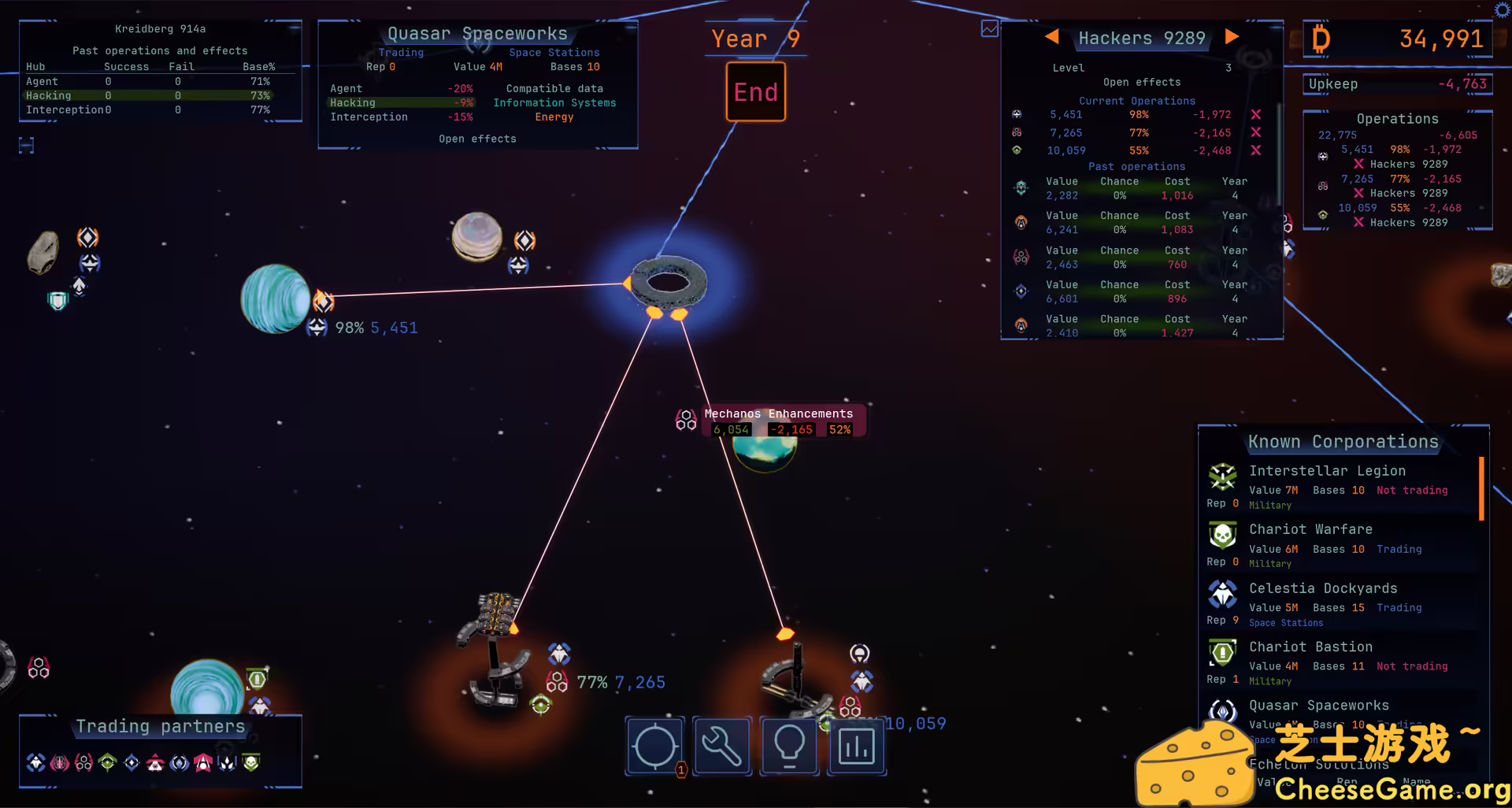Viewport: 1512px width, 808px height.
Task: Open the Known Corporations panel header
Action: click(x=1343, y=441)
